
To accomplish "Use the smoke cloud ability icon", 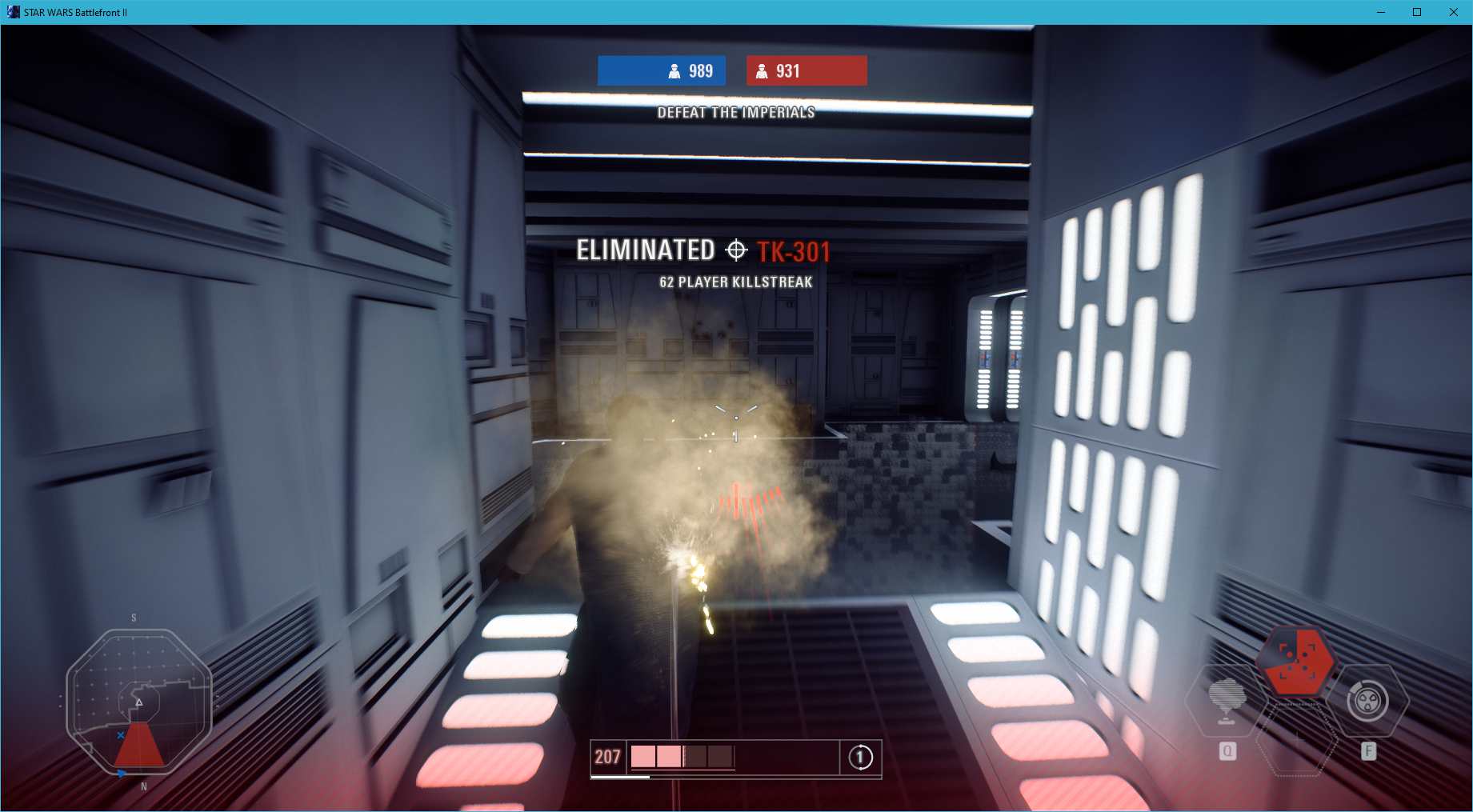I will click(x=1227, y=700).
